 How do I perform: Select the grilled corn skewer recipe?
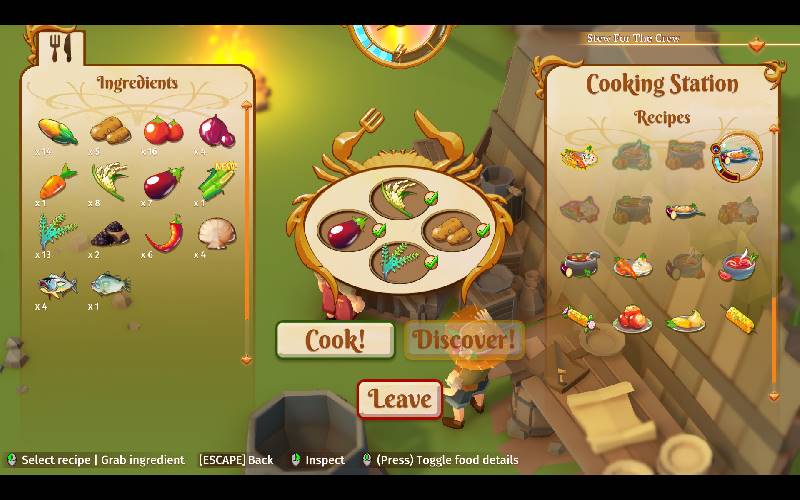(738, 320)
